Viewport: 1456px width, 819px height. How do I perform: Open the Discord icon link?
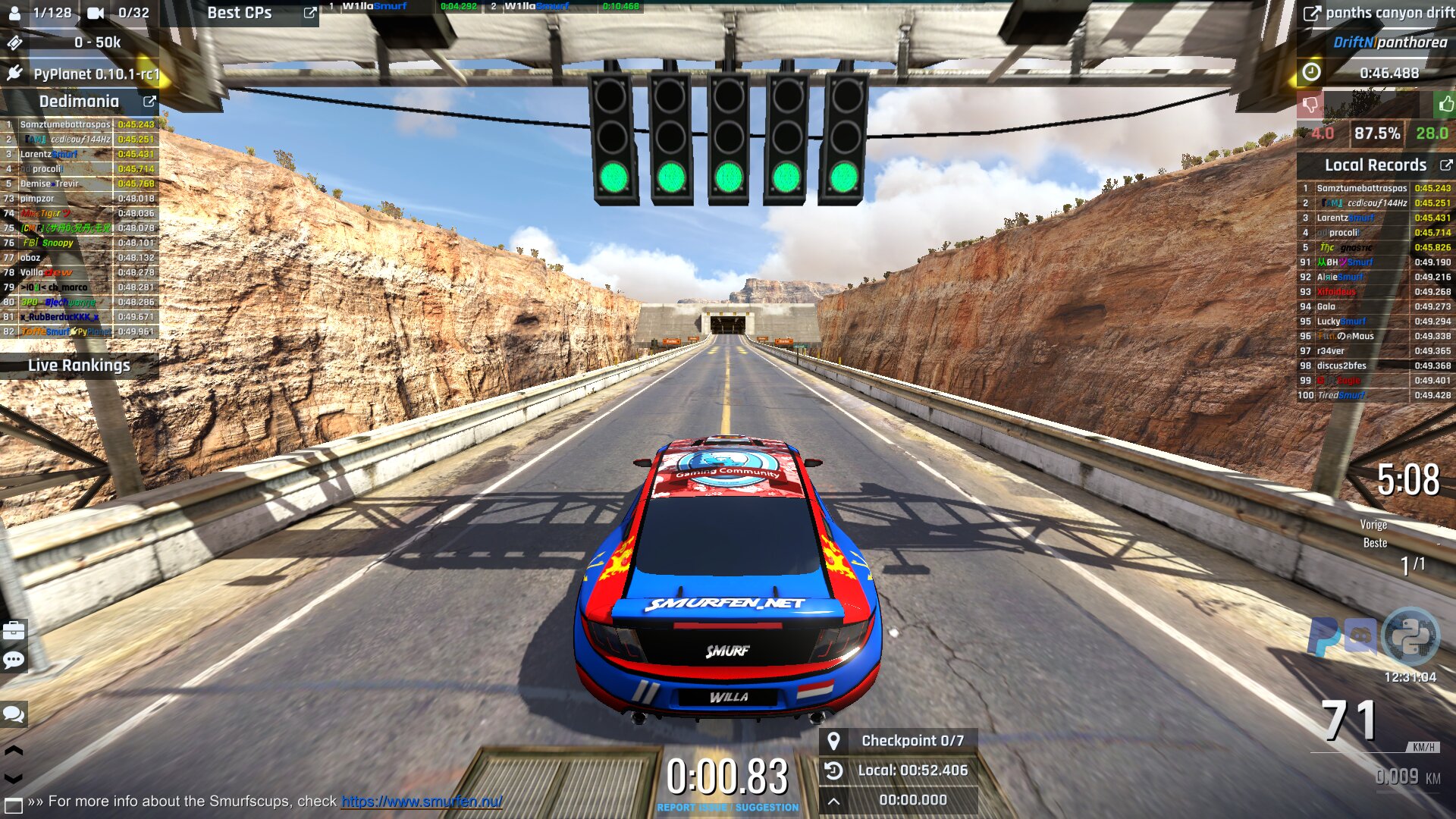[1361, 636]
